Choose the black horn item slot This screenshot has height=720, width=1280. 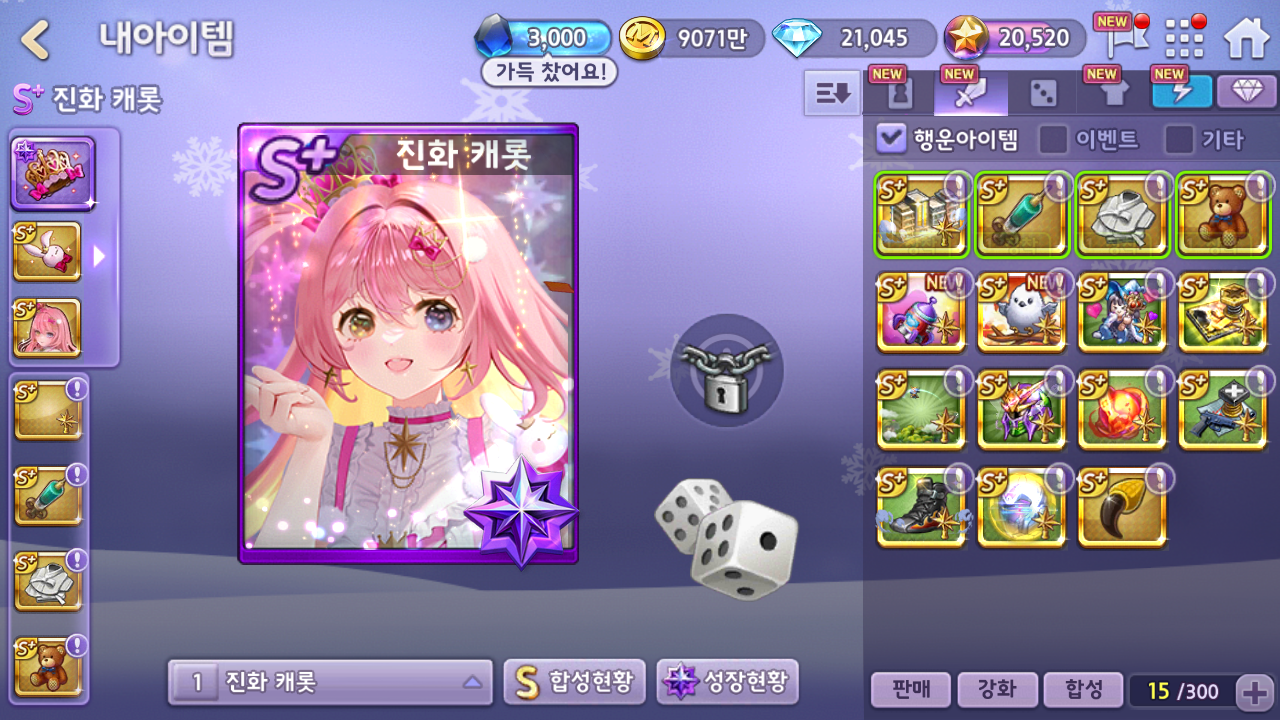[1122, 509]
